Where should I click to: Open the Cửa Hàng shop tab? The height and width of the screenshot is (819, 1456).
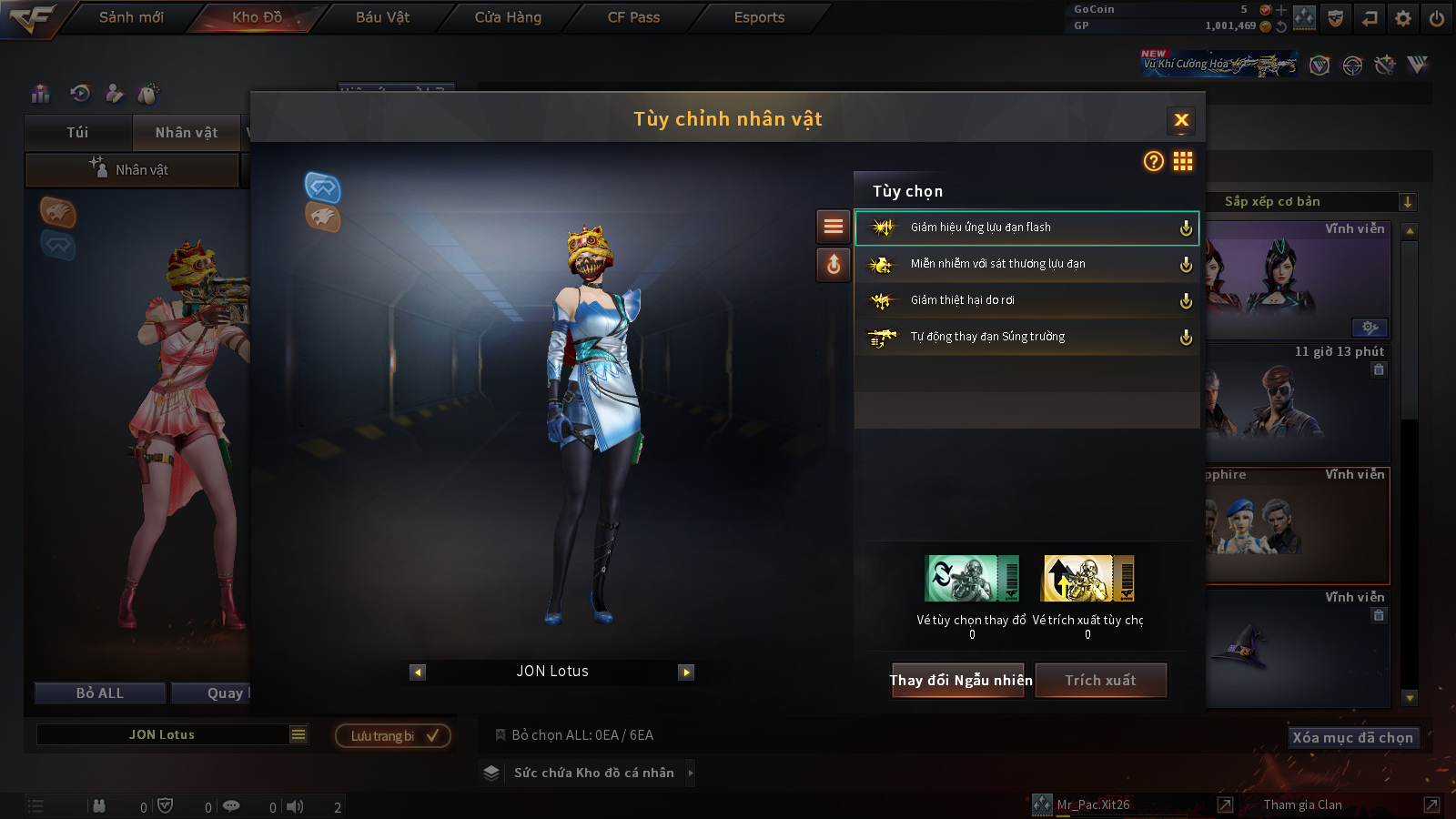[508, 17]
